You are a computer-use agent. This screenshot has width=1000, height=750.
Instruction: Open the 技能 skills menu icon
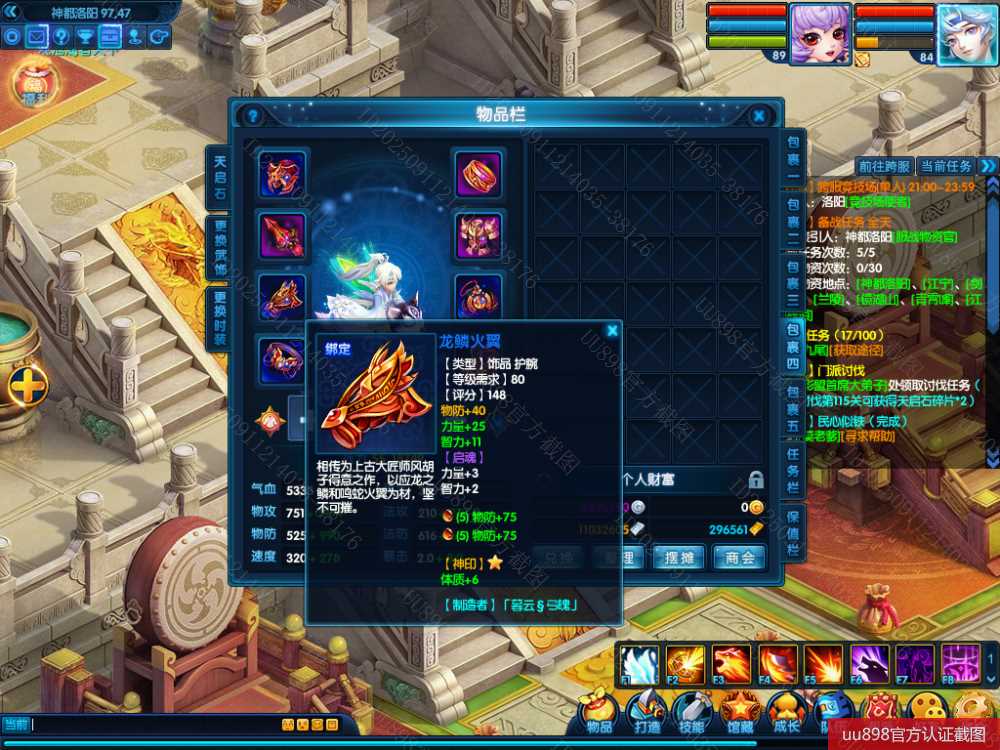click(x=692, y=712)
